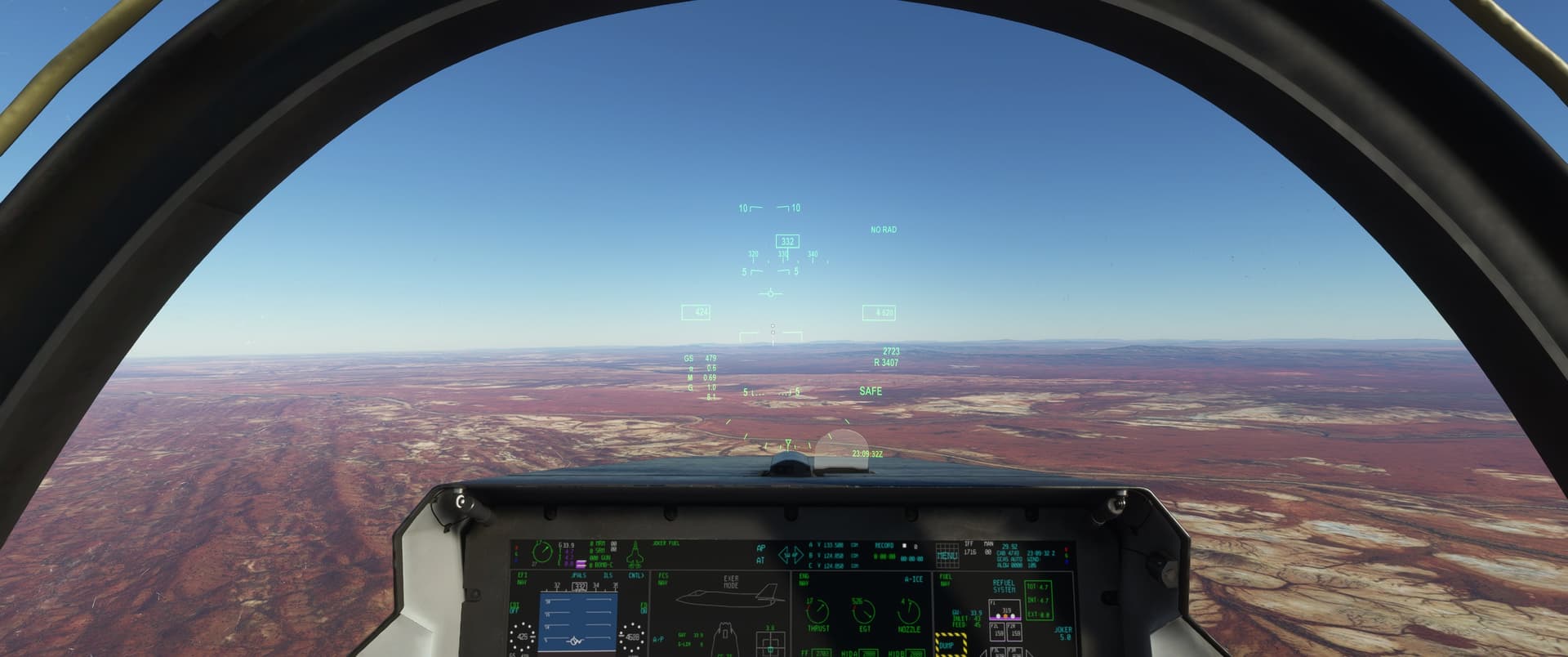Image resolution: width=1568 pixels, height=657 pixels.
Task: Click the MENU grid icon on the display
Action: click(948, 556)
